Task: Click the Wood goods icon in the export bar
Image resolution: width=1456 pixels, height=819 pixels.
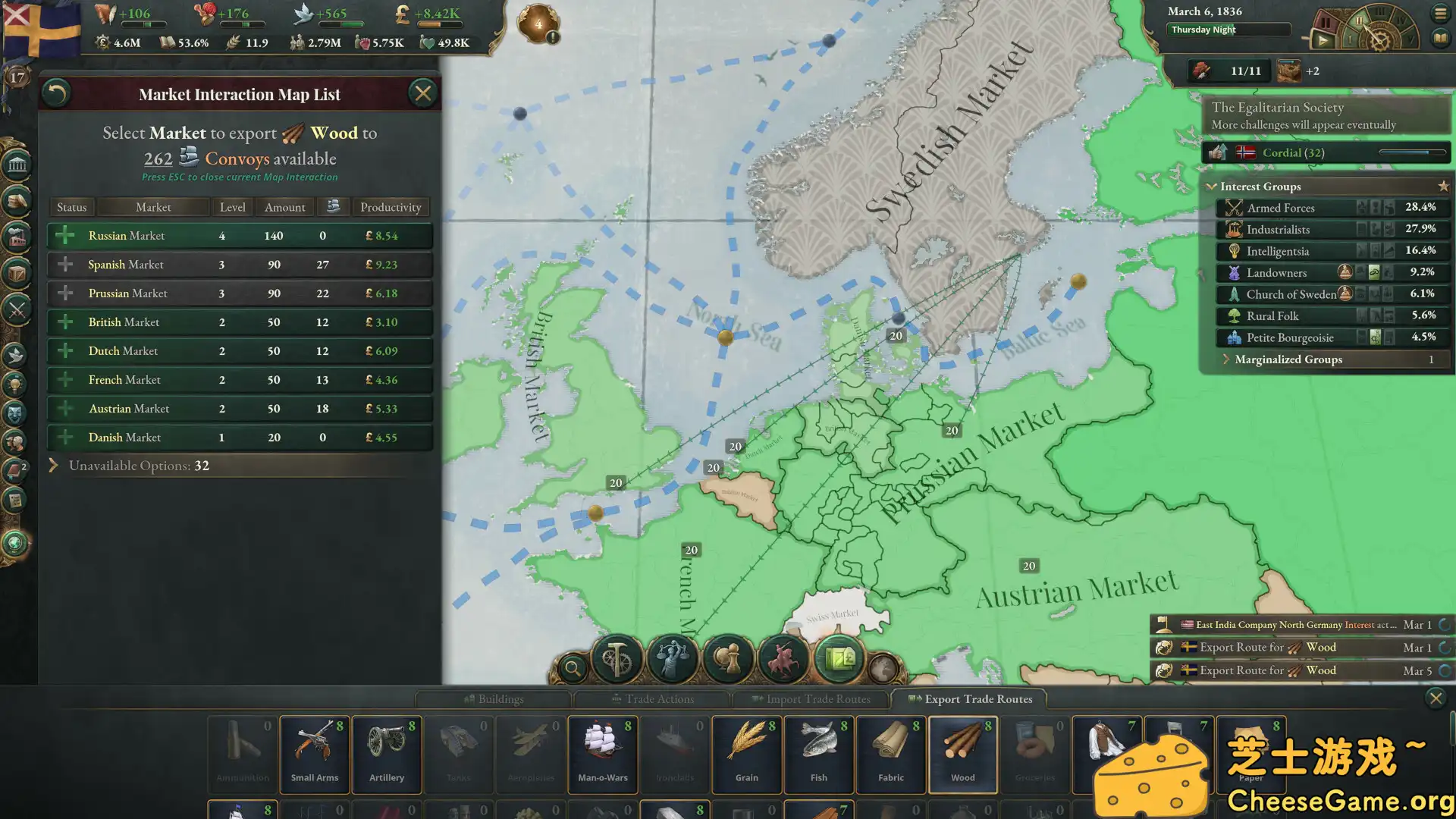Action: (x=962, y=751)
